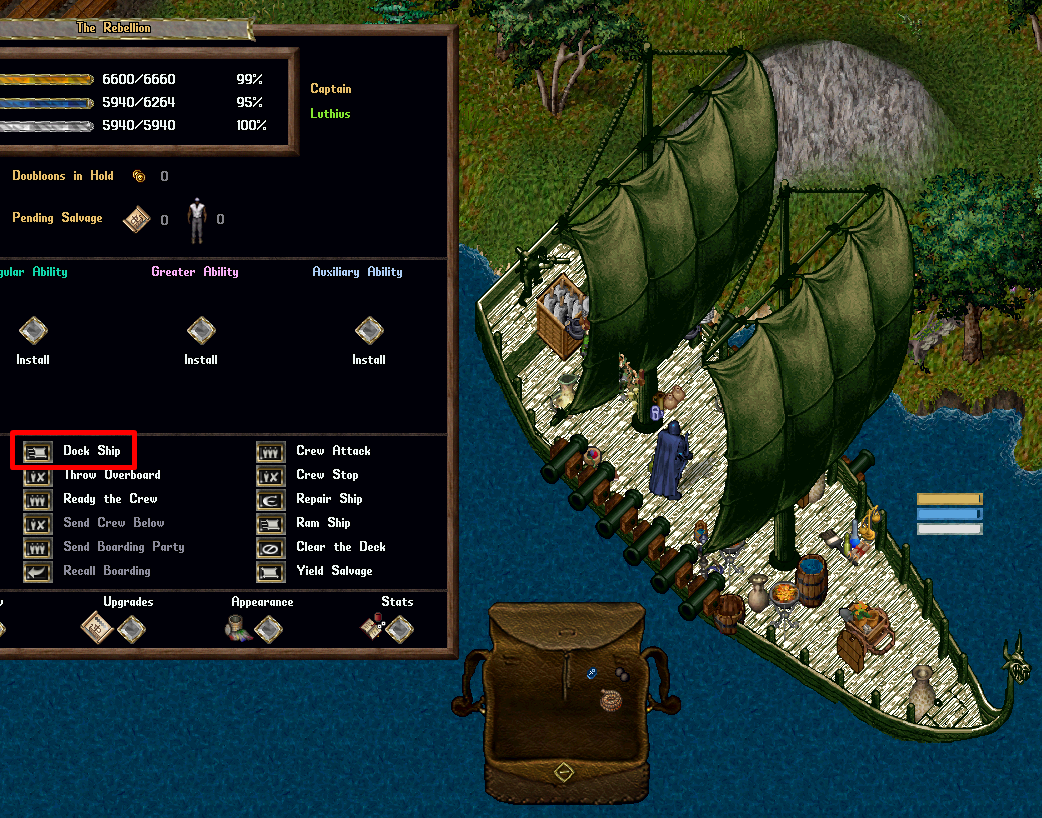Click Yield Salvage

coord(271,571)
